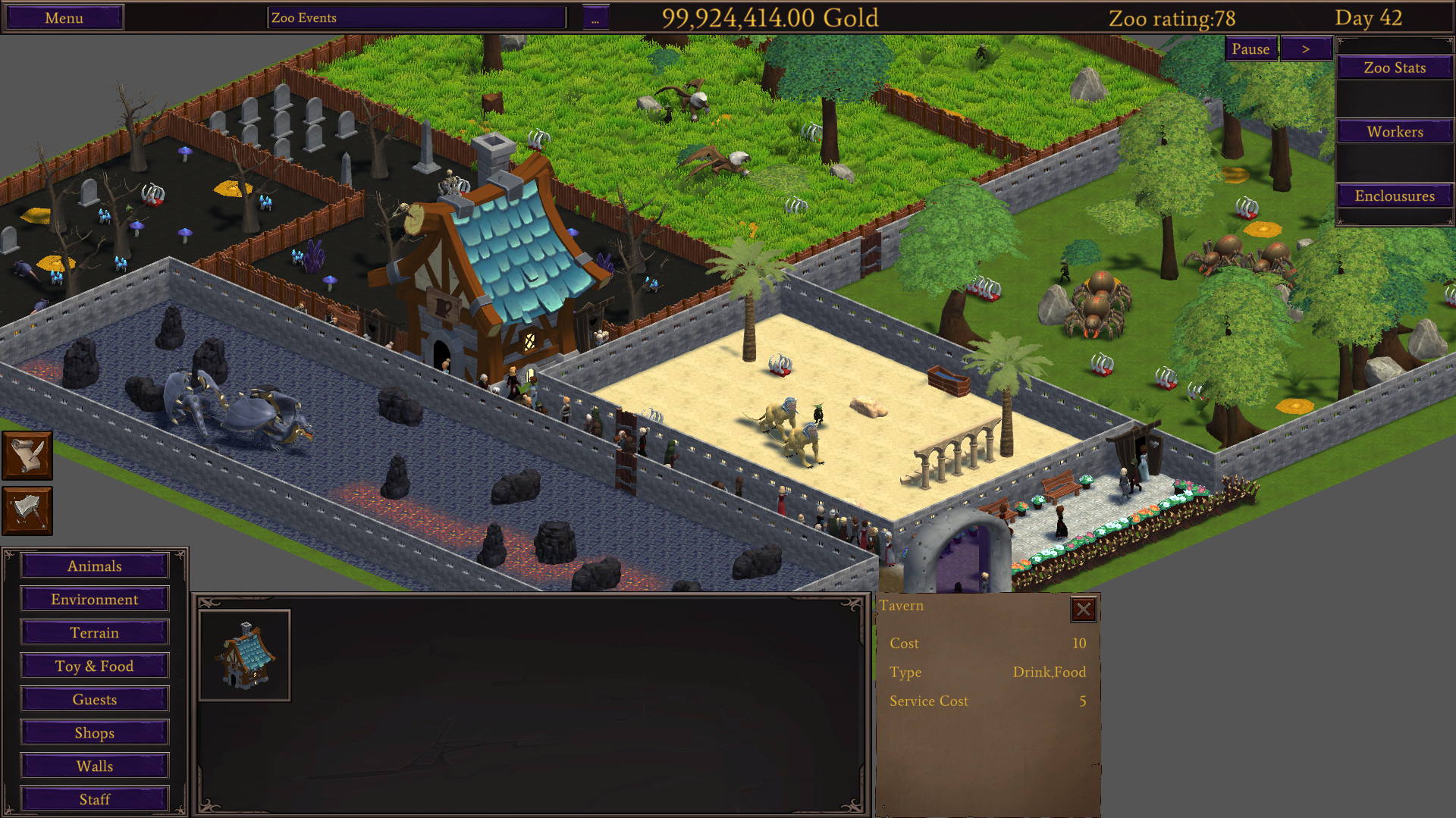Switch to the Animals category
Image resolution: width=1456 pixels, height=818 pixels.
(x=94, y=566)
